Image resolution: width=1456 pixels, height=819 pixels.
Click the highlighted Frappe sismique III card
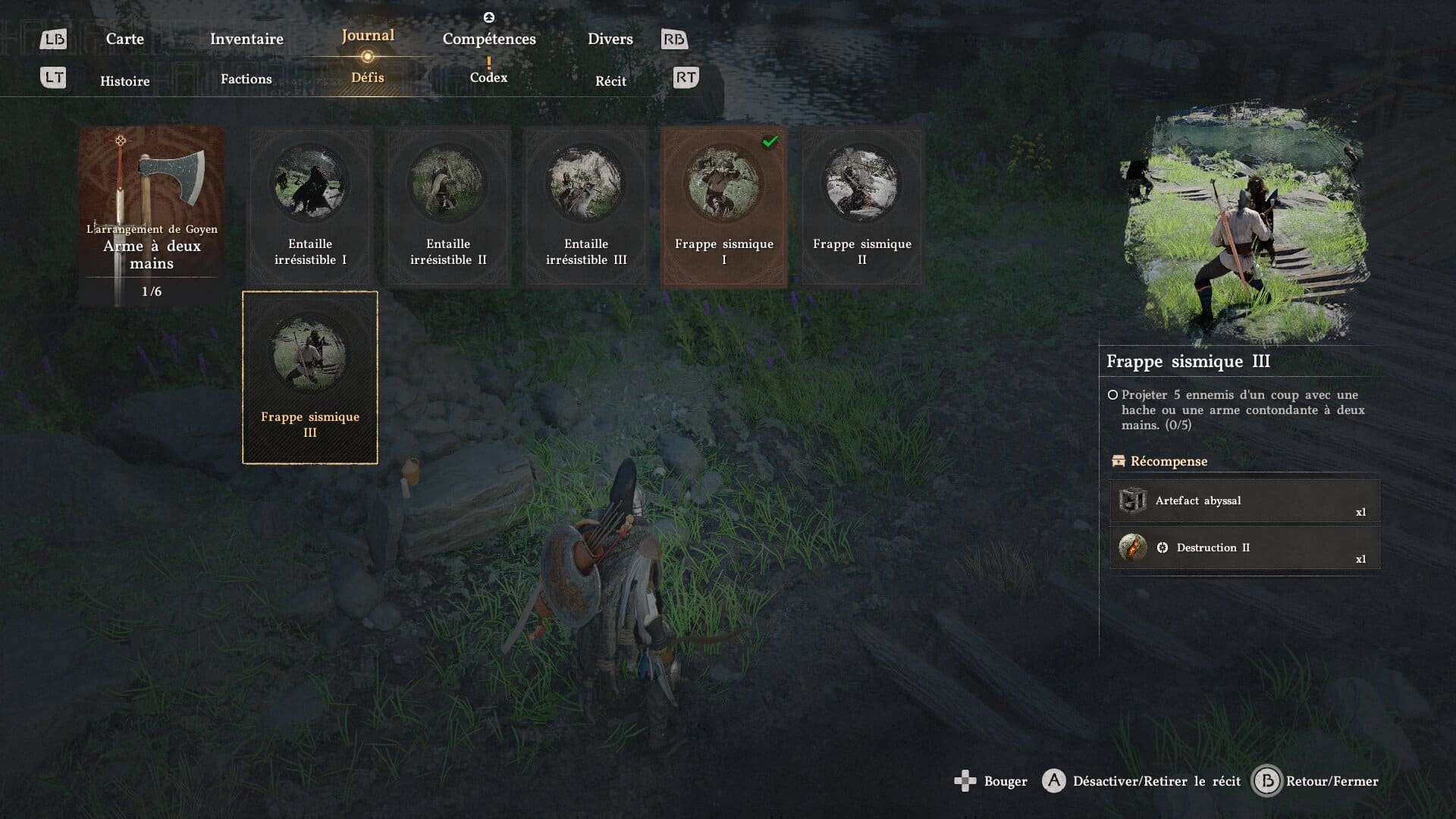(x=310, y=377)
